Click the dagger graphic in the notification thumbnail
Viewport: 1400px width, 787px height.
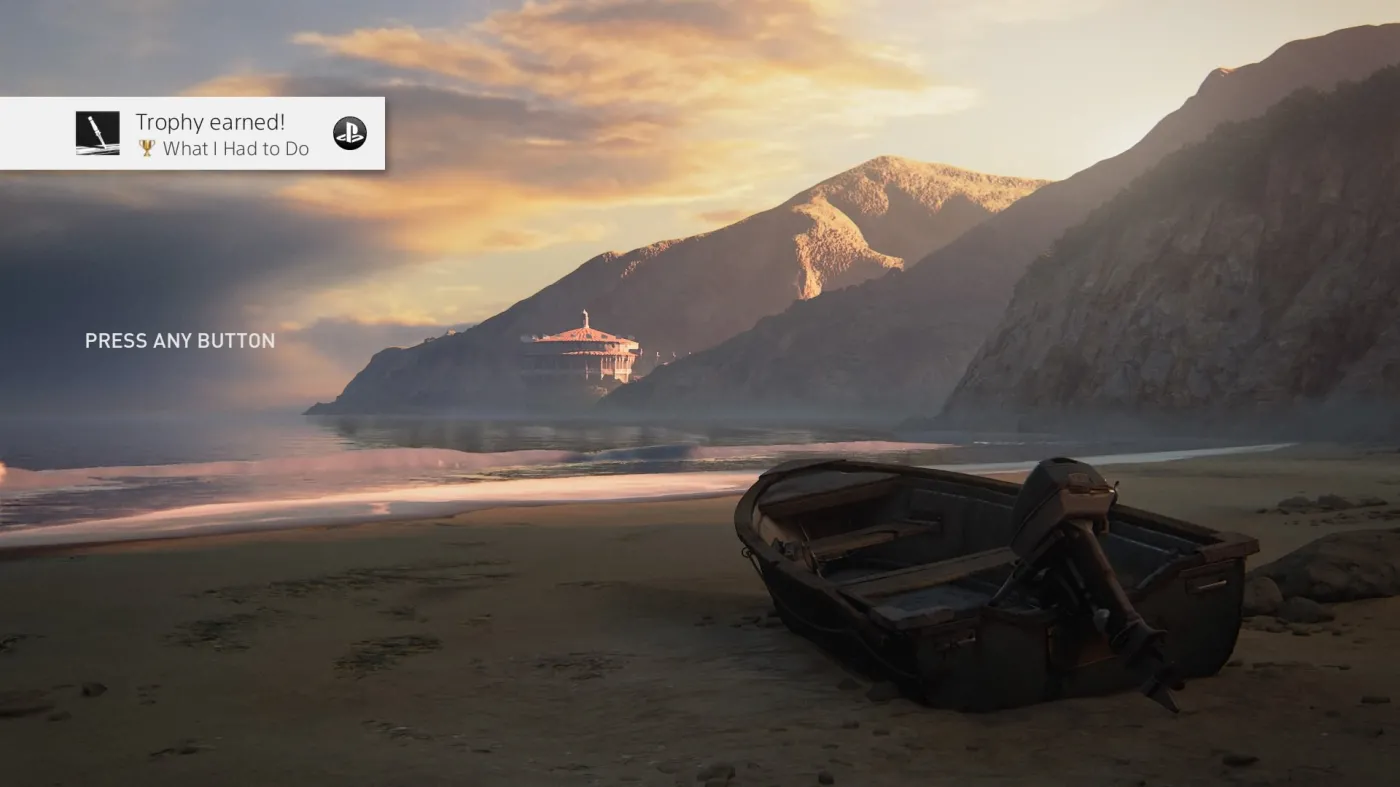[95, 133]
